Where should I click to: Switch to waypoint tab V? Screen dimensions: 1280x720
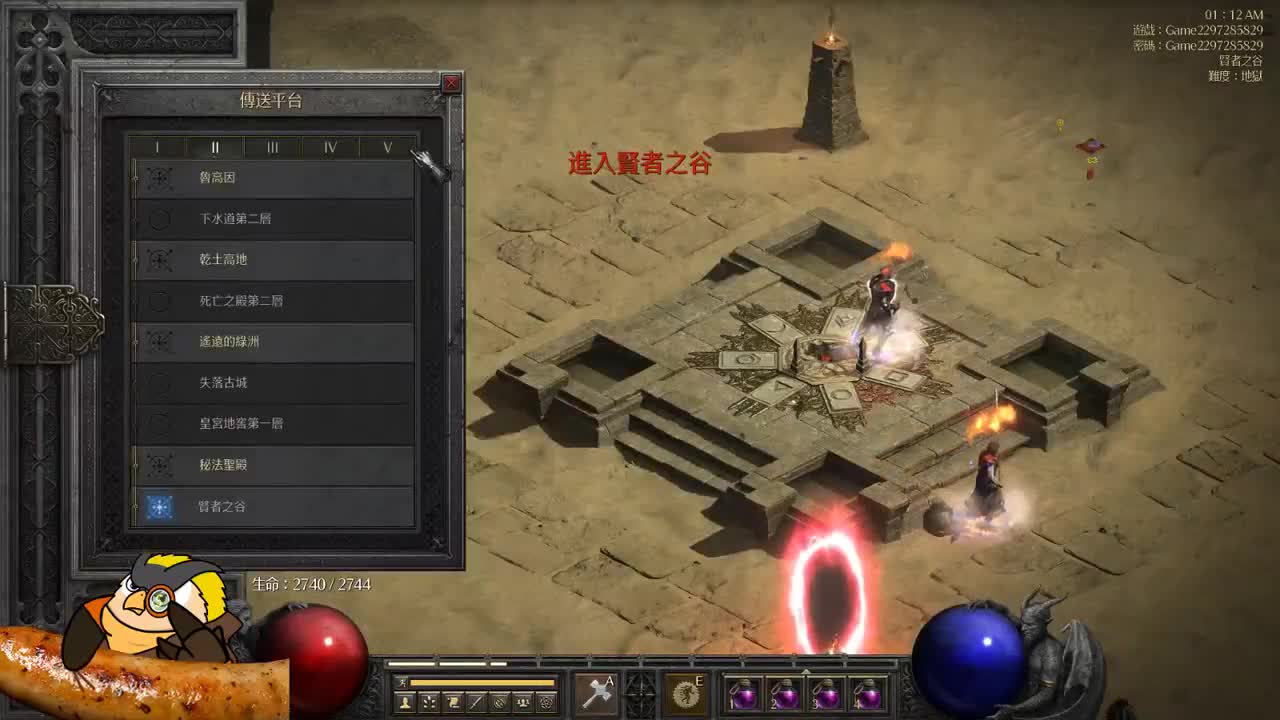pos(388,146)
